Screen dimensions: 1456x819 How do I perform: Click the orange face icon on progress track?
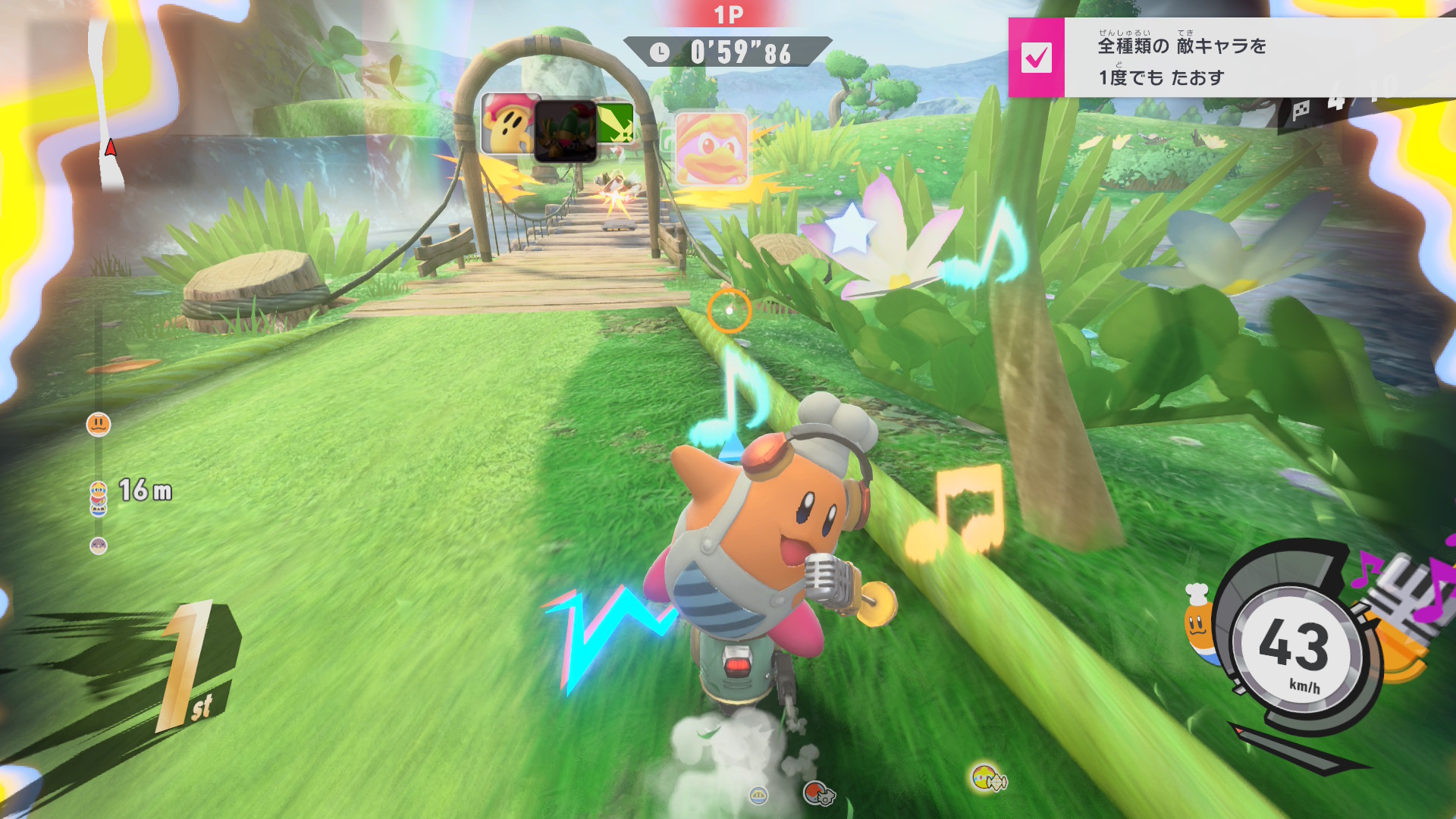coord(99,425)
